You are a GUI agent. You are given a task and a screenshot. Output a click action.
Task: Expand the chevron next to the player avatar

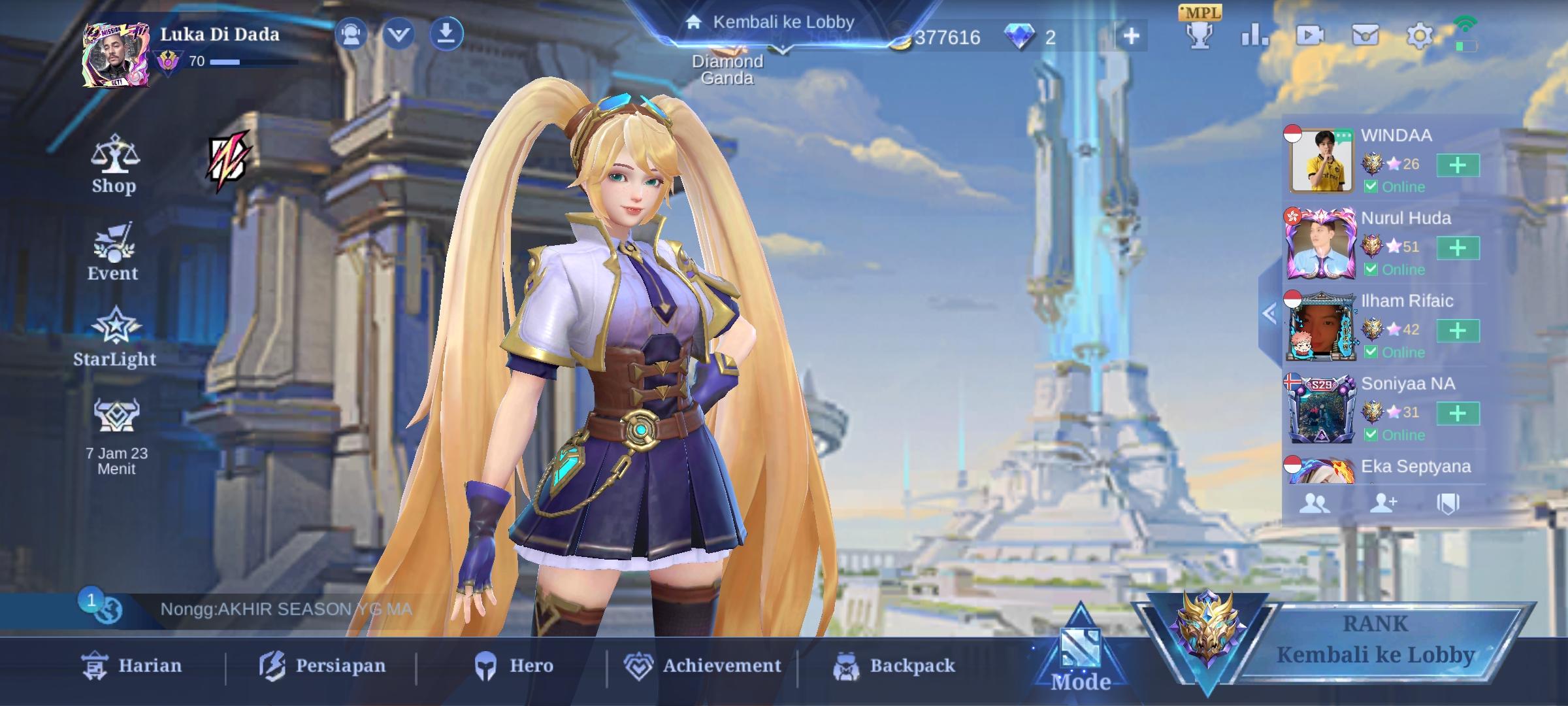400,35
